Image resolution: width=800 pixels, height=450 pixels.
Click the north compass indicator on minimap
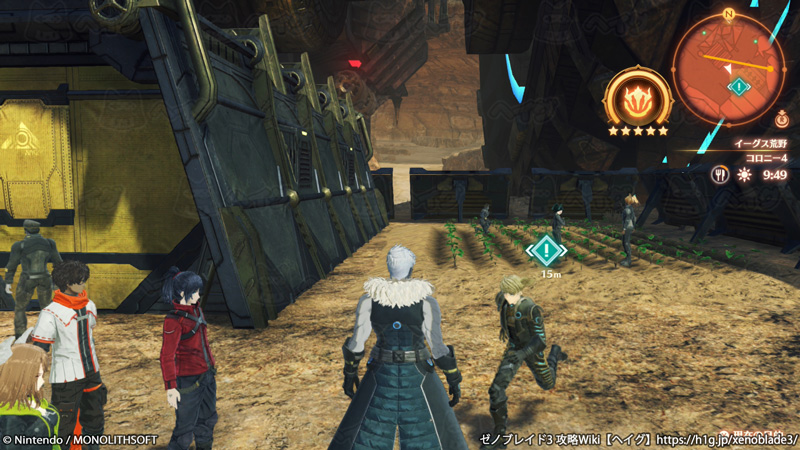point(729,14)
